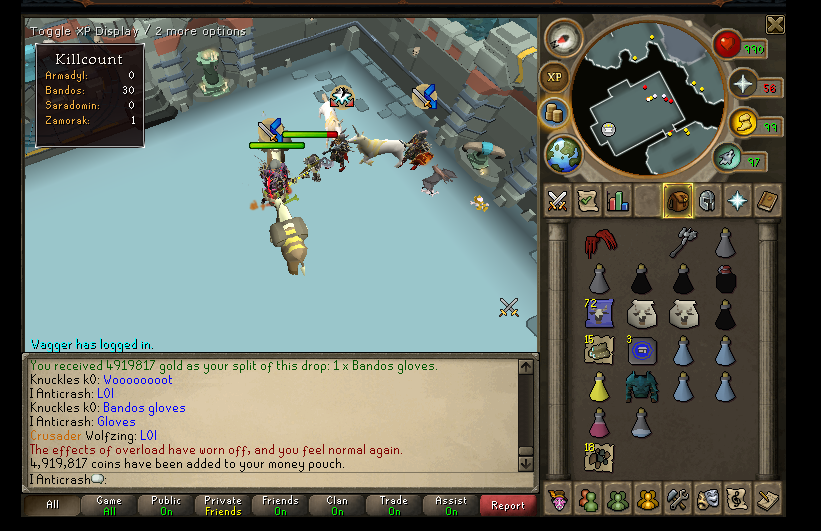The height and width of the screenshot is (531, 821).
Task: Switch to the Stats bar chart tab
Action: (x=617, y=200)
